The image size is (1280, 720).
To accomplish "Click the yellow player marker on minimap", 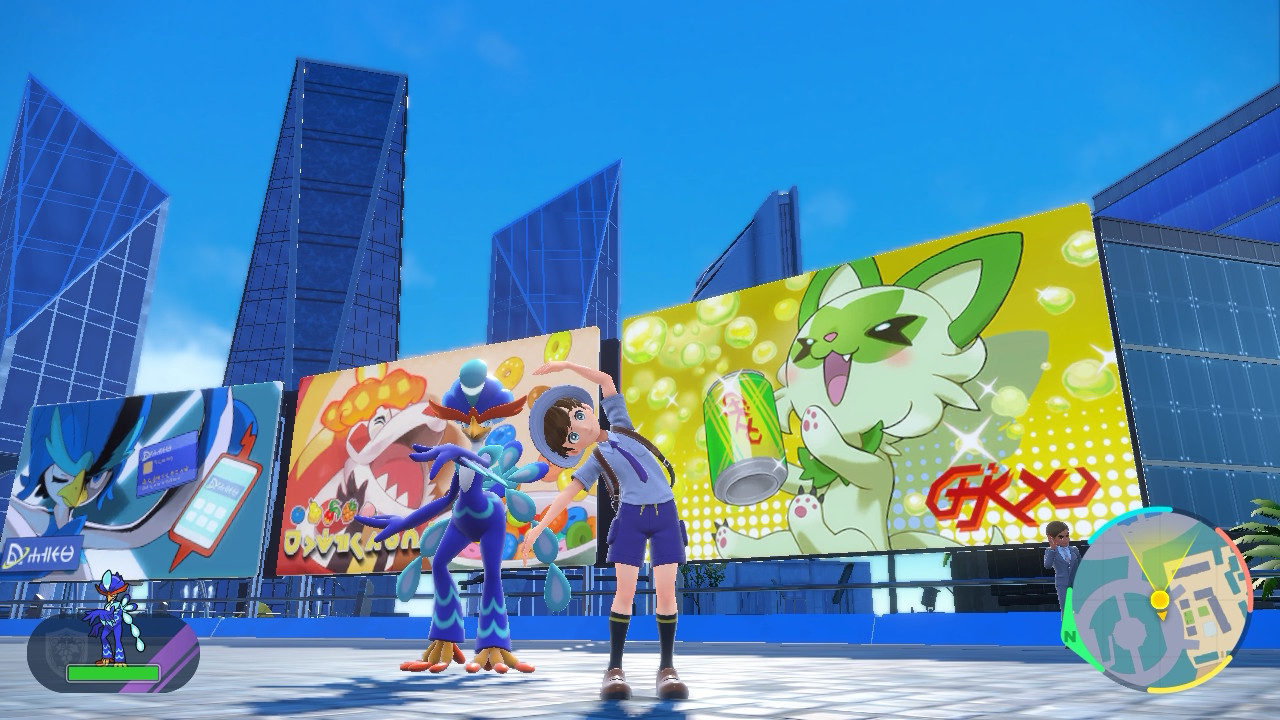I will (x=1159, y=600).
